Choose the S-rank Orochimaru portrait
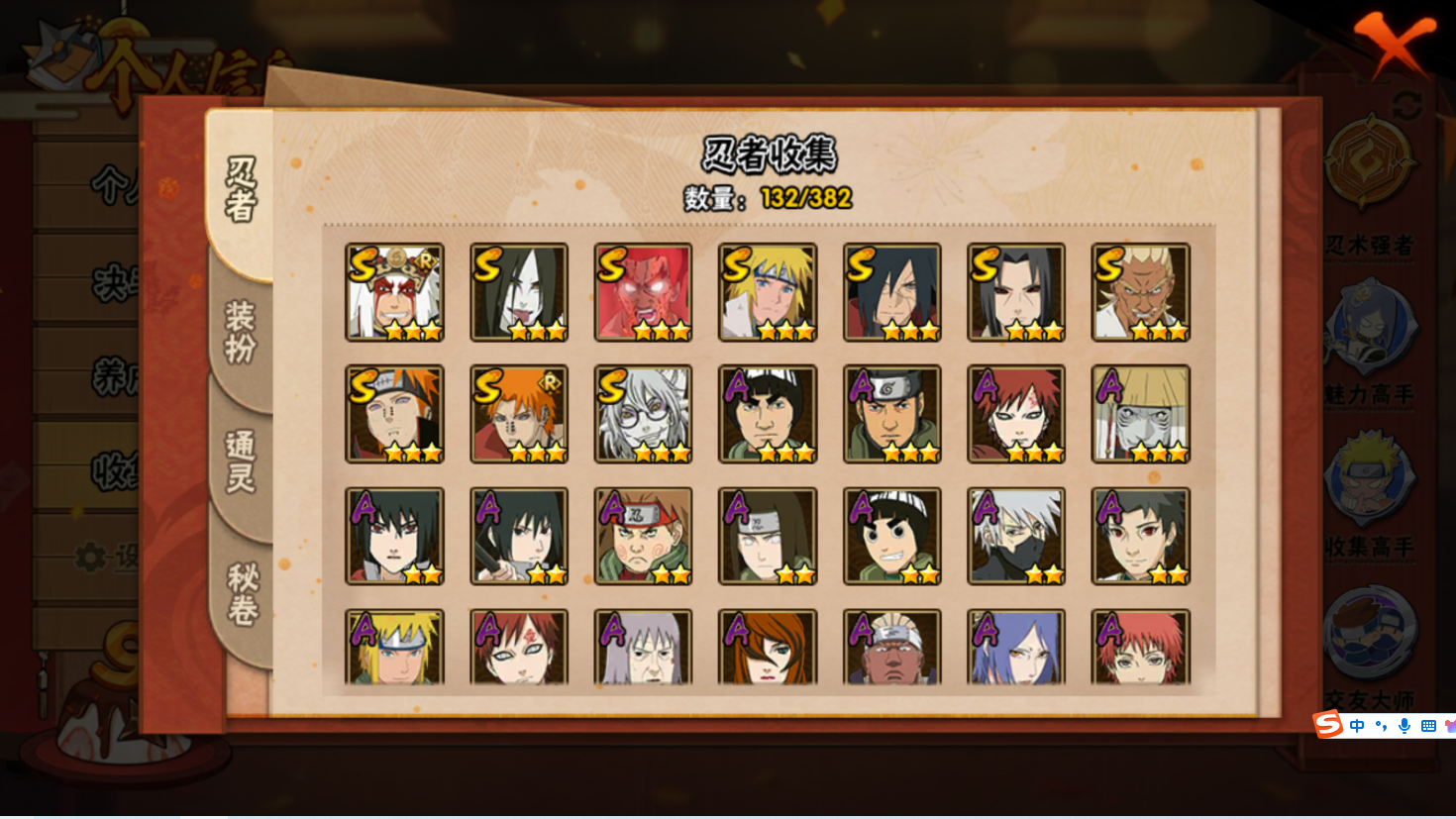Screen dimensions: 1456x819 pyautogui.click(x=519, y=292)
